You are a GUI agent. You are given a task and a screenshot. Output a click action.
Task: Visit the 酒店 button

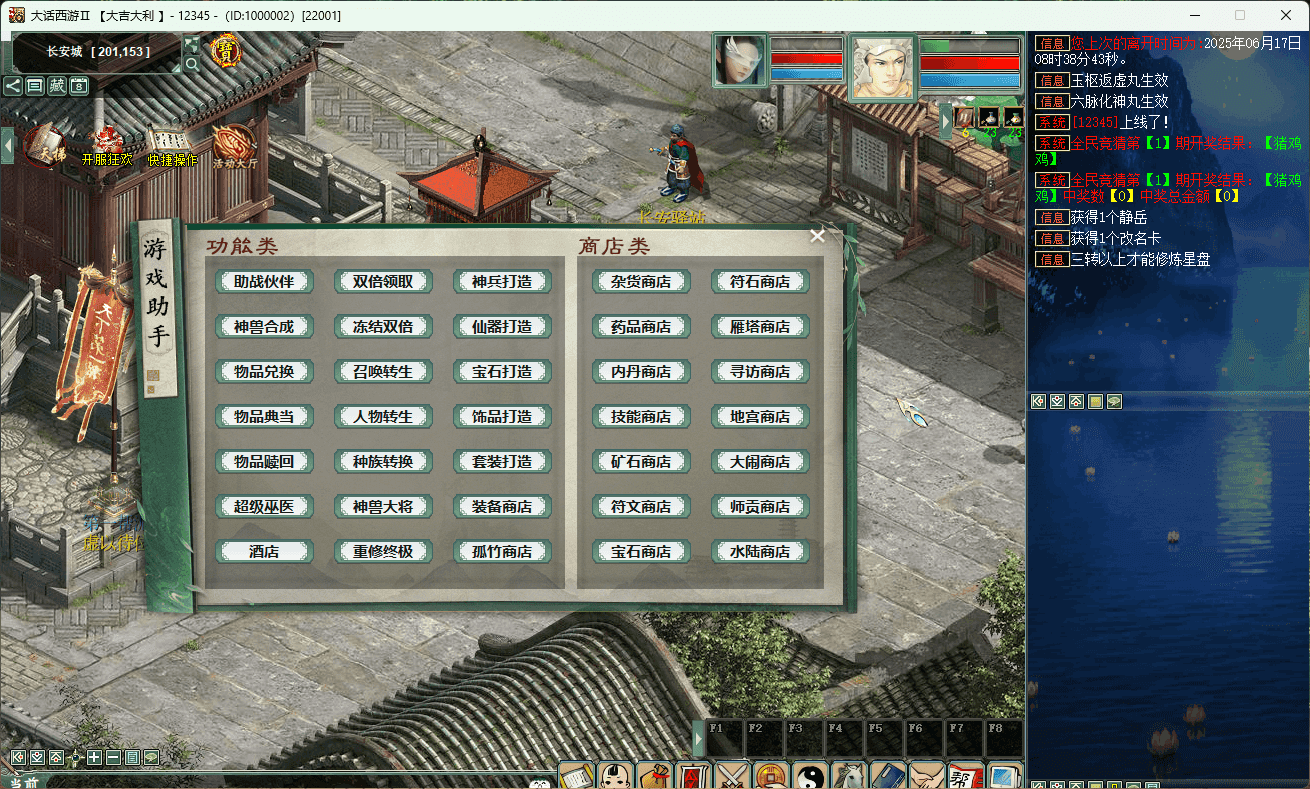264,552
